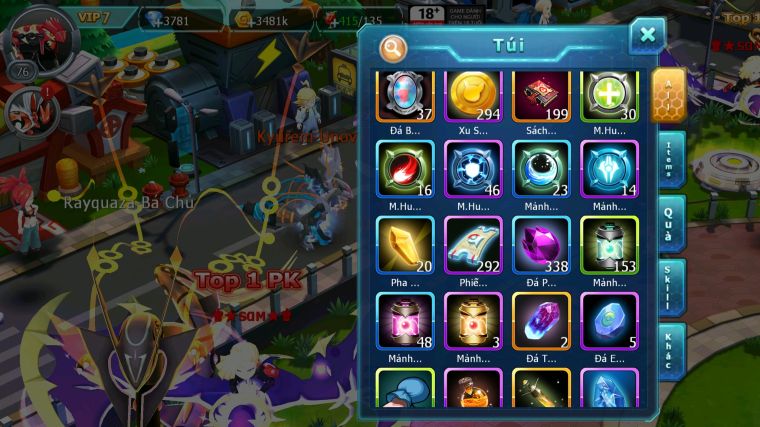Open the VIP 7 badge
Screen dimensions: 760x427
pos(102,17)
